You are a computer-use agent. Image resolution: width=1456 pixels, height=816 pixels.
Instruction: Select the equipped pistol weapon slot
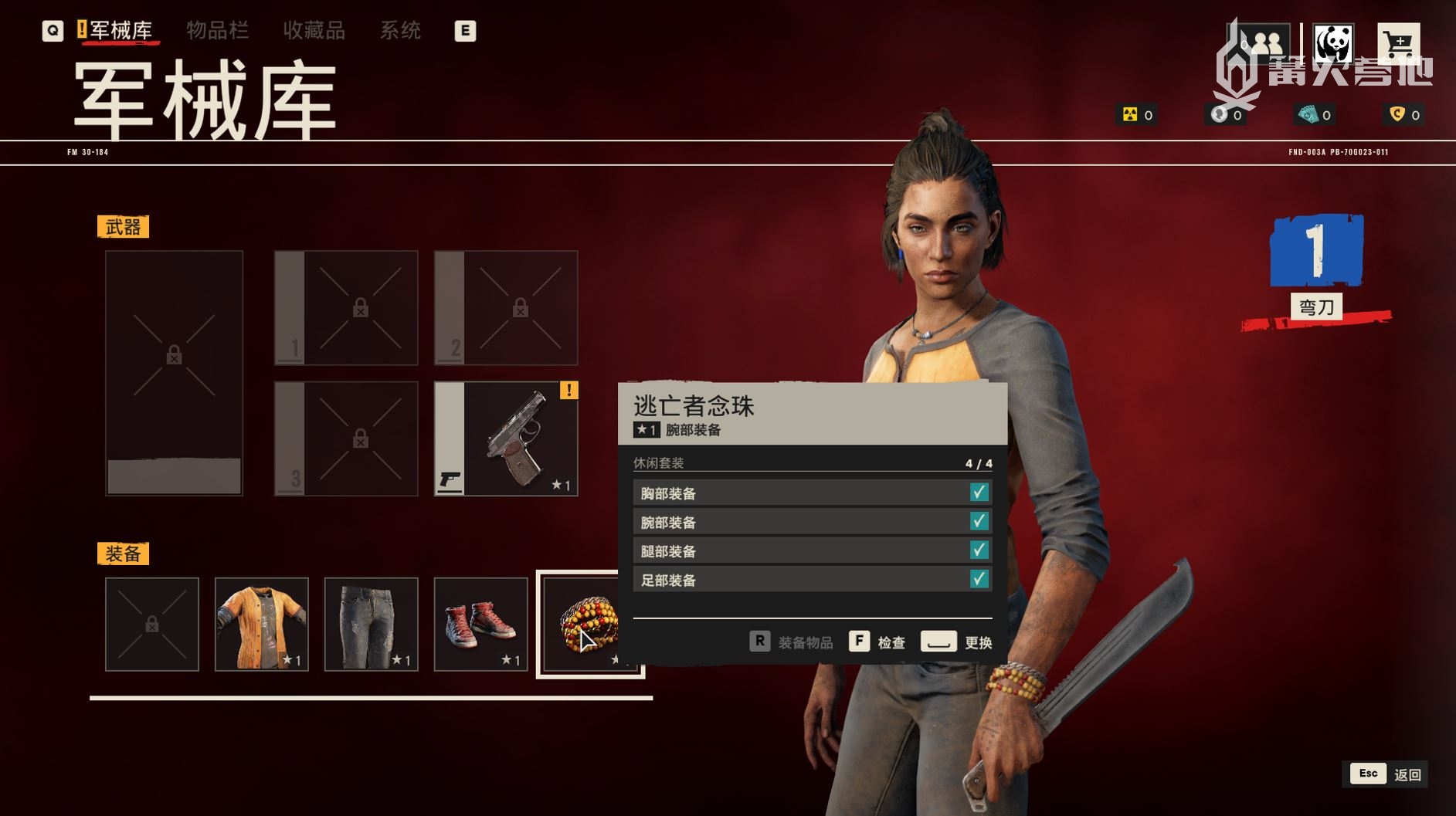click(x=506, y=438)
